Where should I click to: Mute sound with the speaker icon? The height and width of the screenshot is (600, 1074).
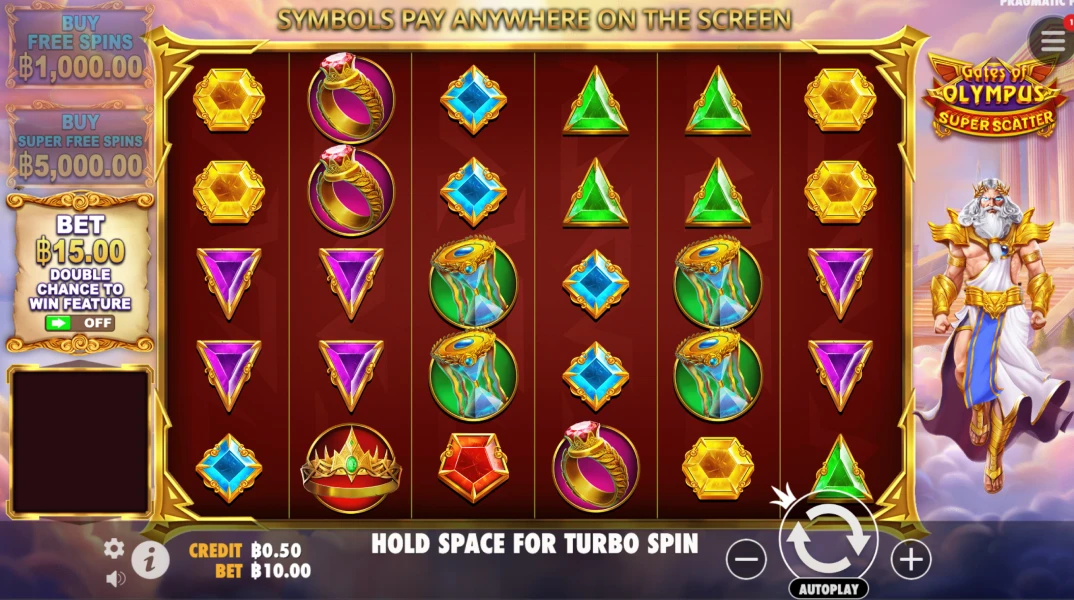coord(115,578)
